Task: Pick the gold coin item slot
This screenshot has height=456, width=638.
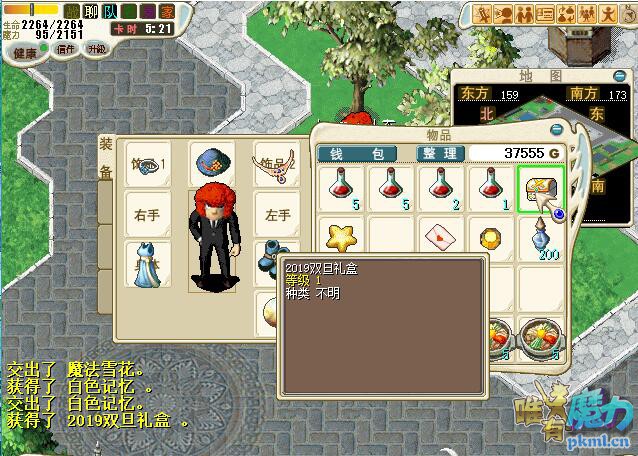Action: click(x=491, y=238)
